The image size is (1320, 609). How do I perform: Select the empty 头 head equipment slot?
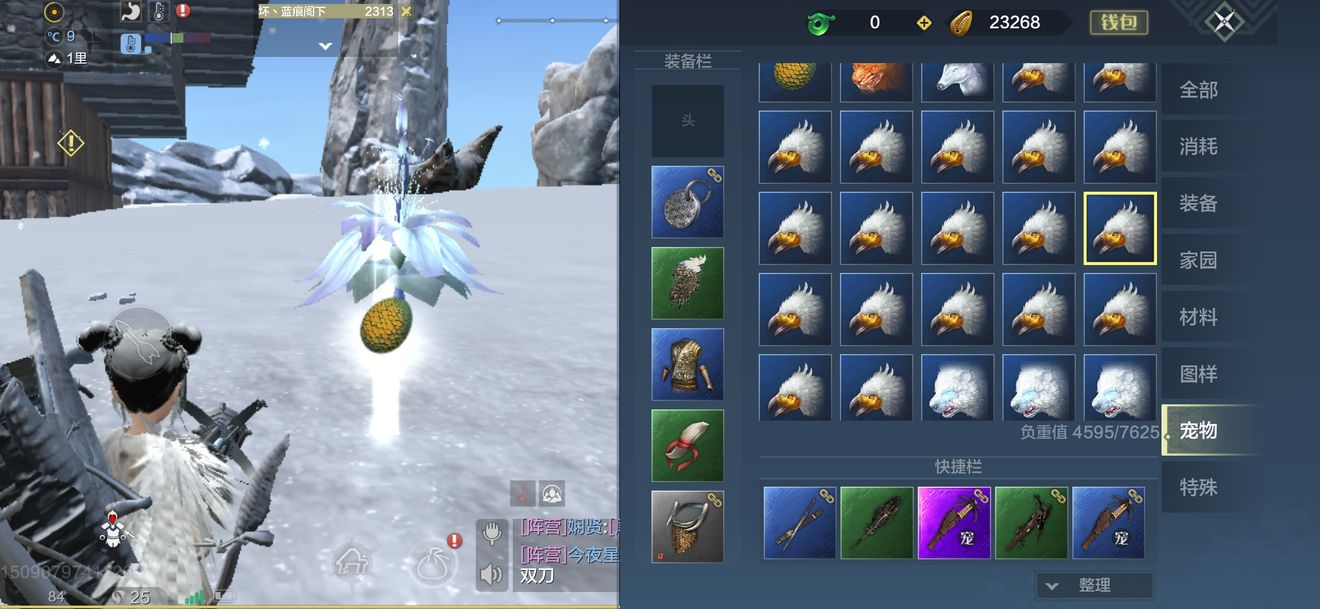pos(688,121)
